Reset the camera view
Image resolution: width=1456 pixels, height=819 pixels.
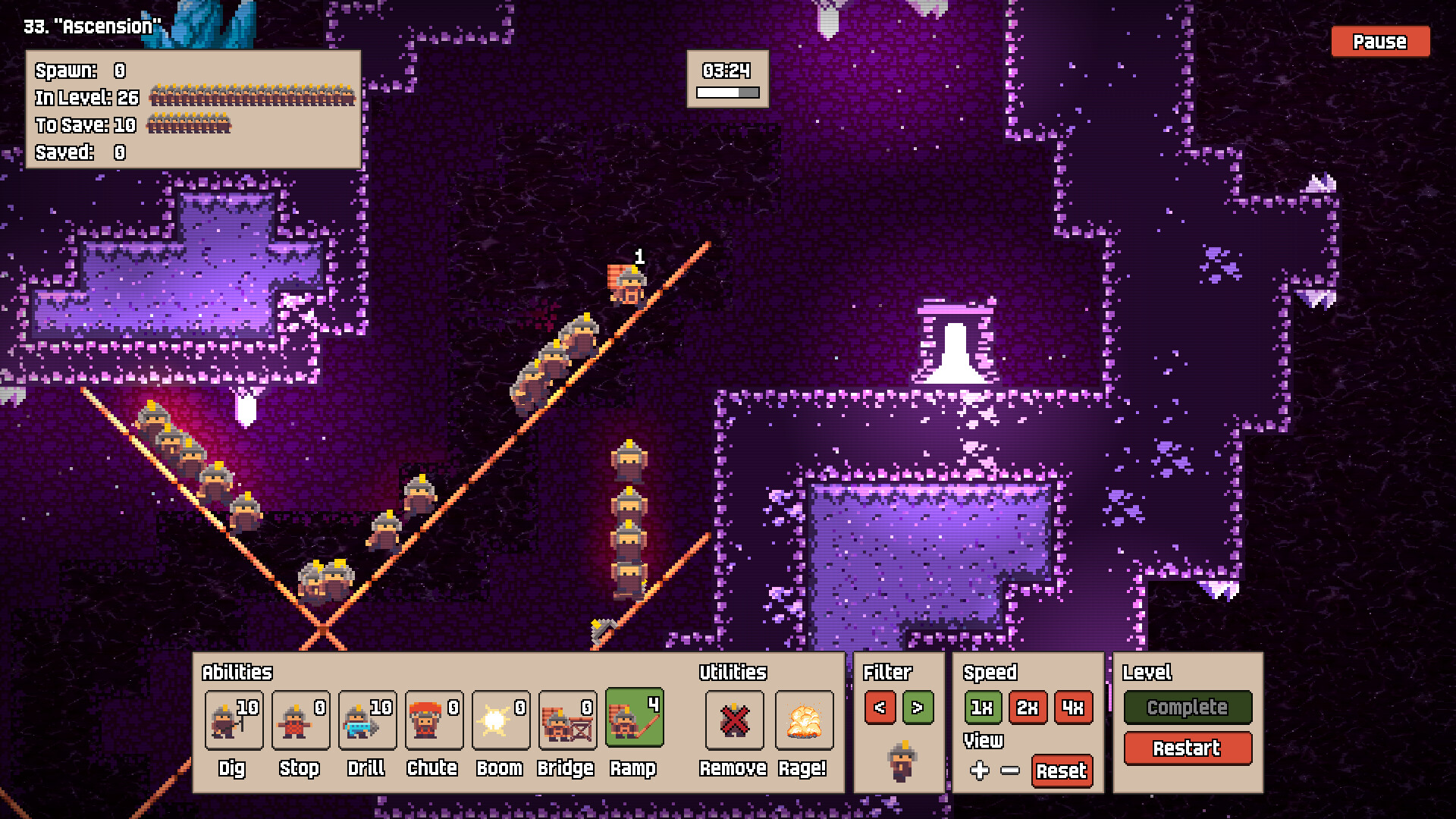1062,771
